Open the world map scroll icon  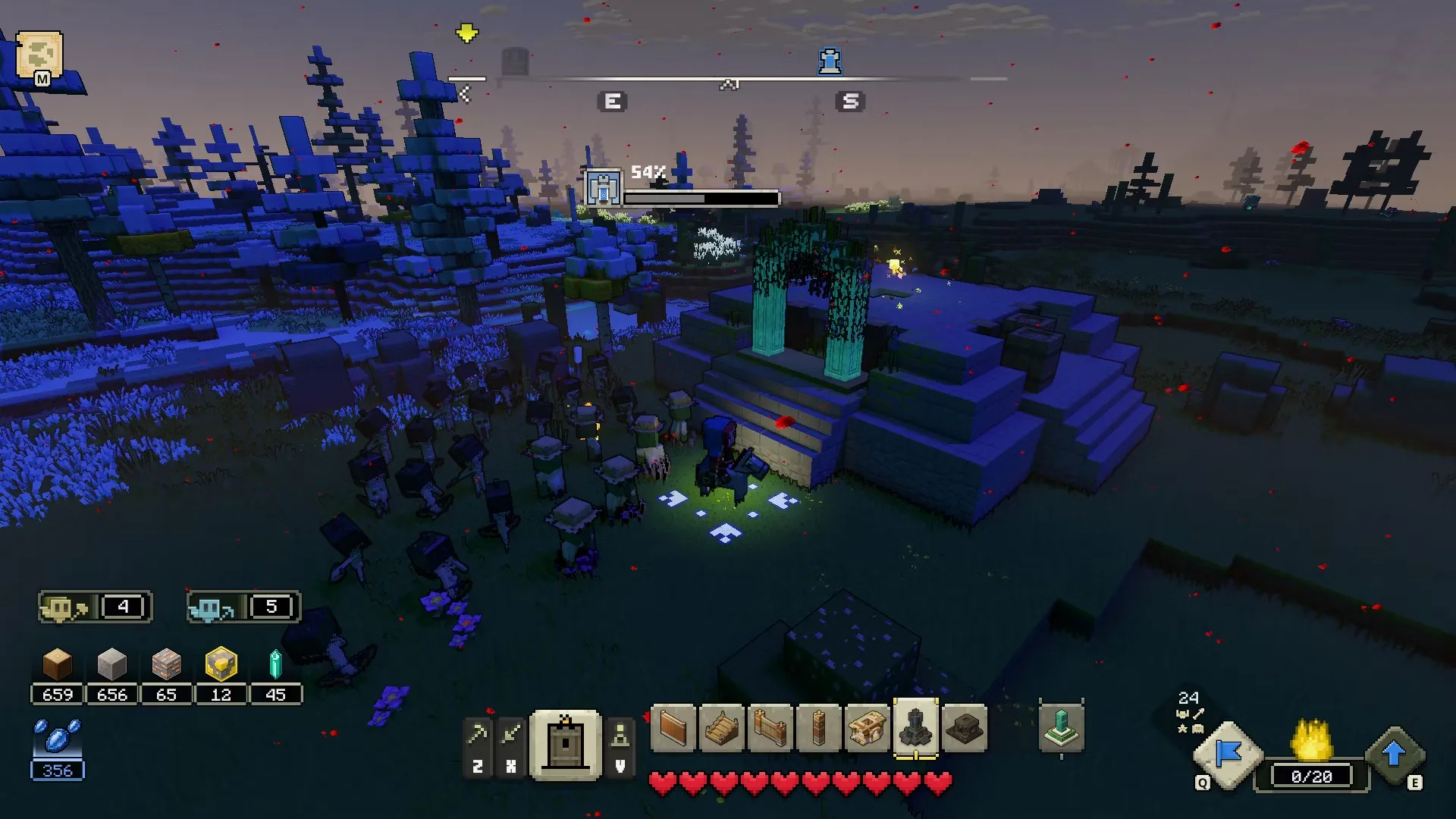point(39,55)
